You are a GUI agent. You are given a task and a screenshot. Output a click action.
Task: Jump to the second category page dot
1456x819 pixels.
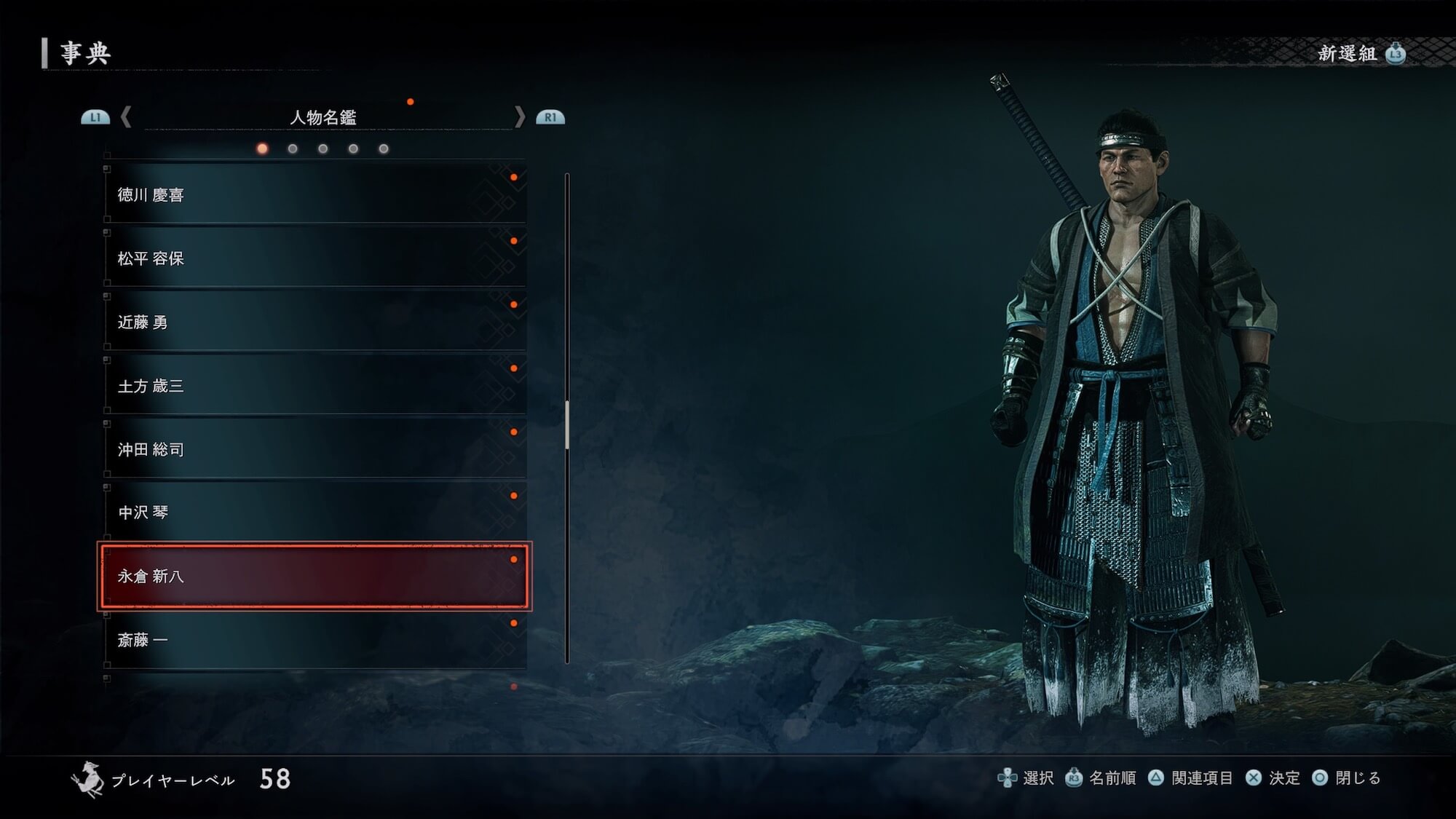click(293, 149)
